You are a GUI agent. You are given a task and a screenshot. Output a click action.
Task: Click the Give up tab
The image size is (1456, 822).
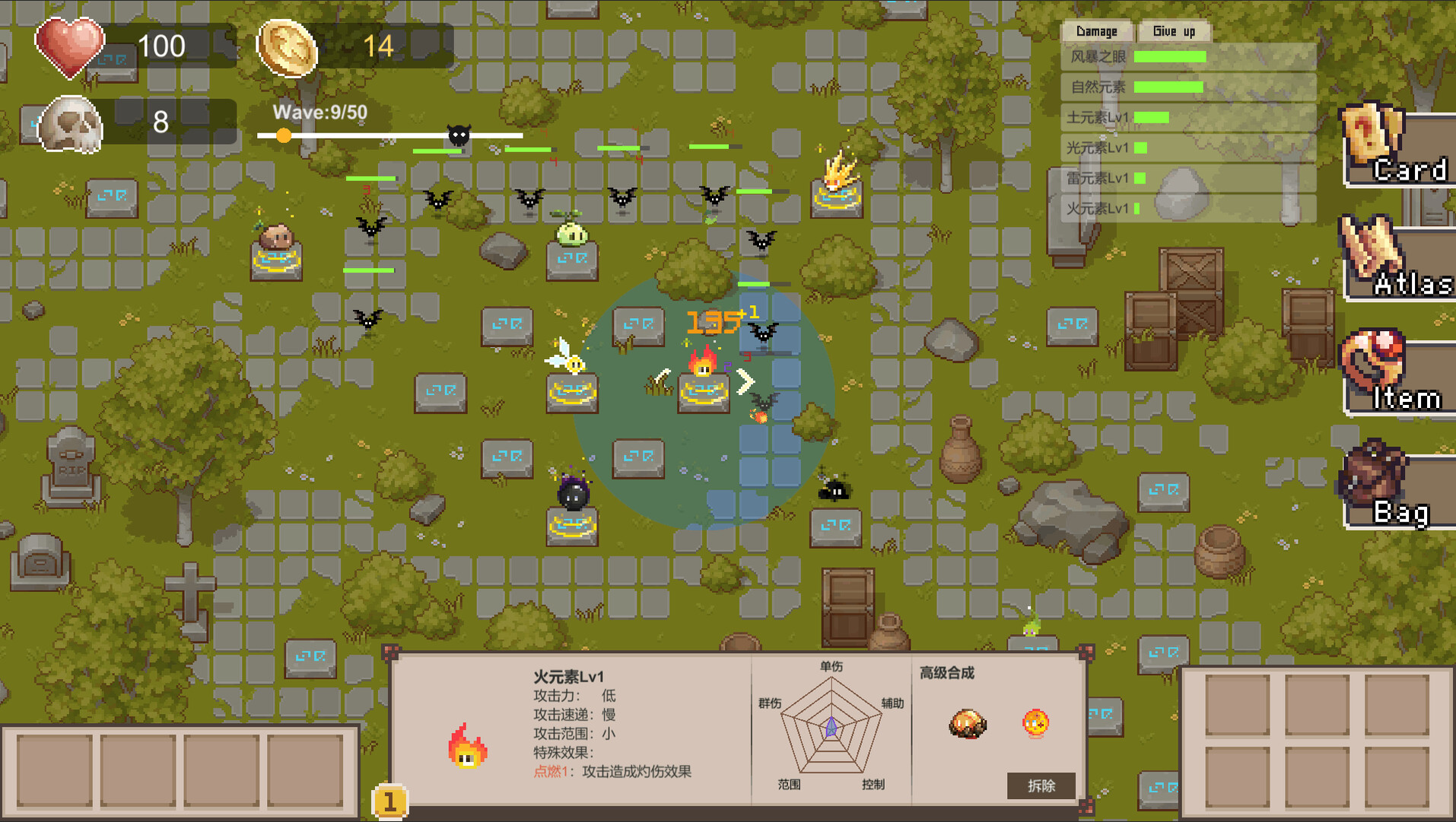pyautogui.click(x=1175, y=31)
